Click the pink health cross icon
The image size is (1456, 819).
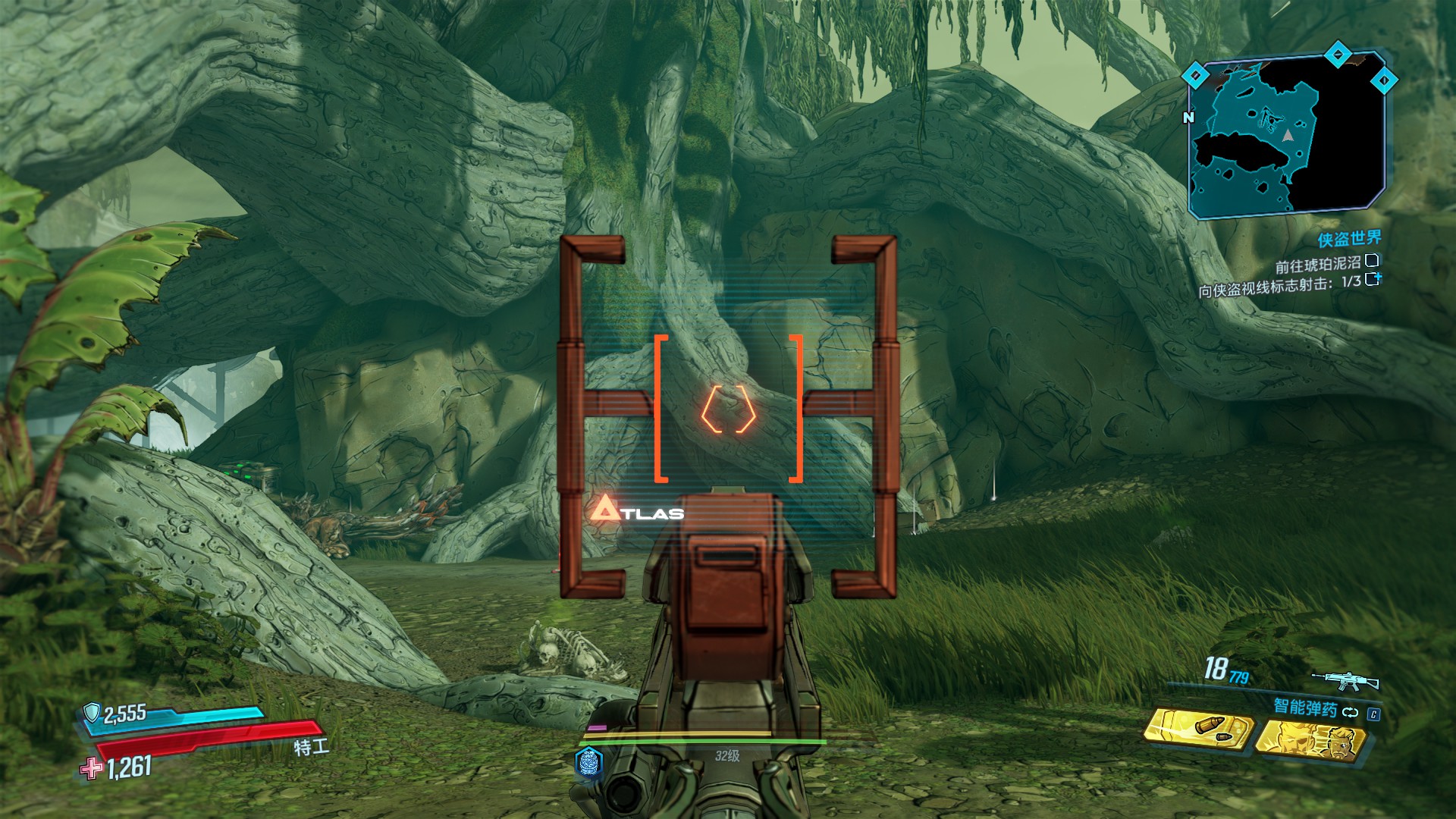point(91,768)
